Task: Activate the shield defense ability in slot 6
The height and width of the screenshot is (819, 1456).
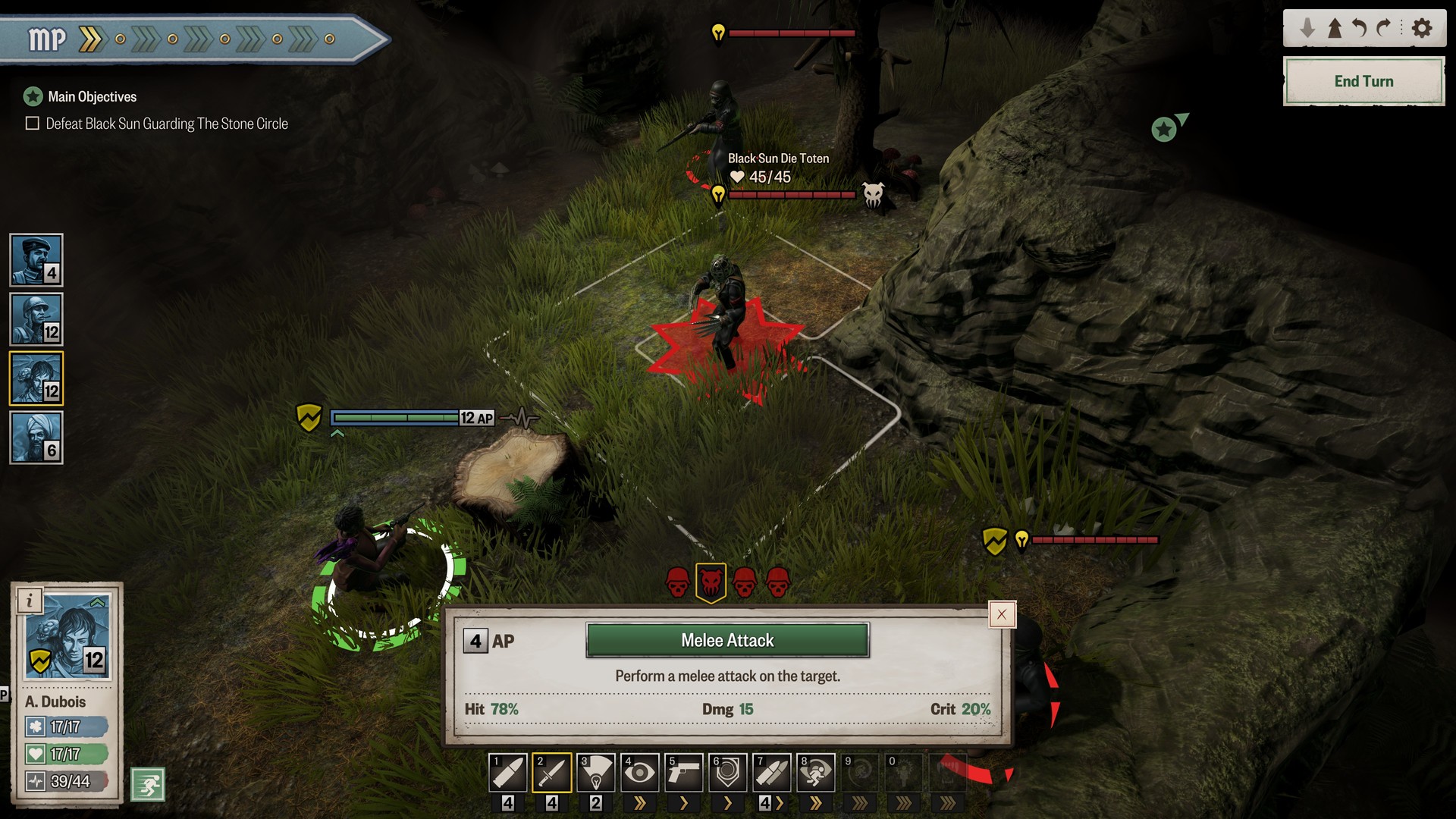Action: 727,772
